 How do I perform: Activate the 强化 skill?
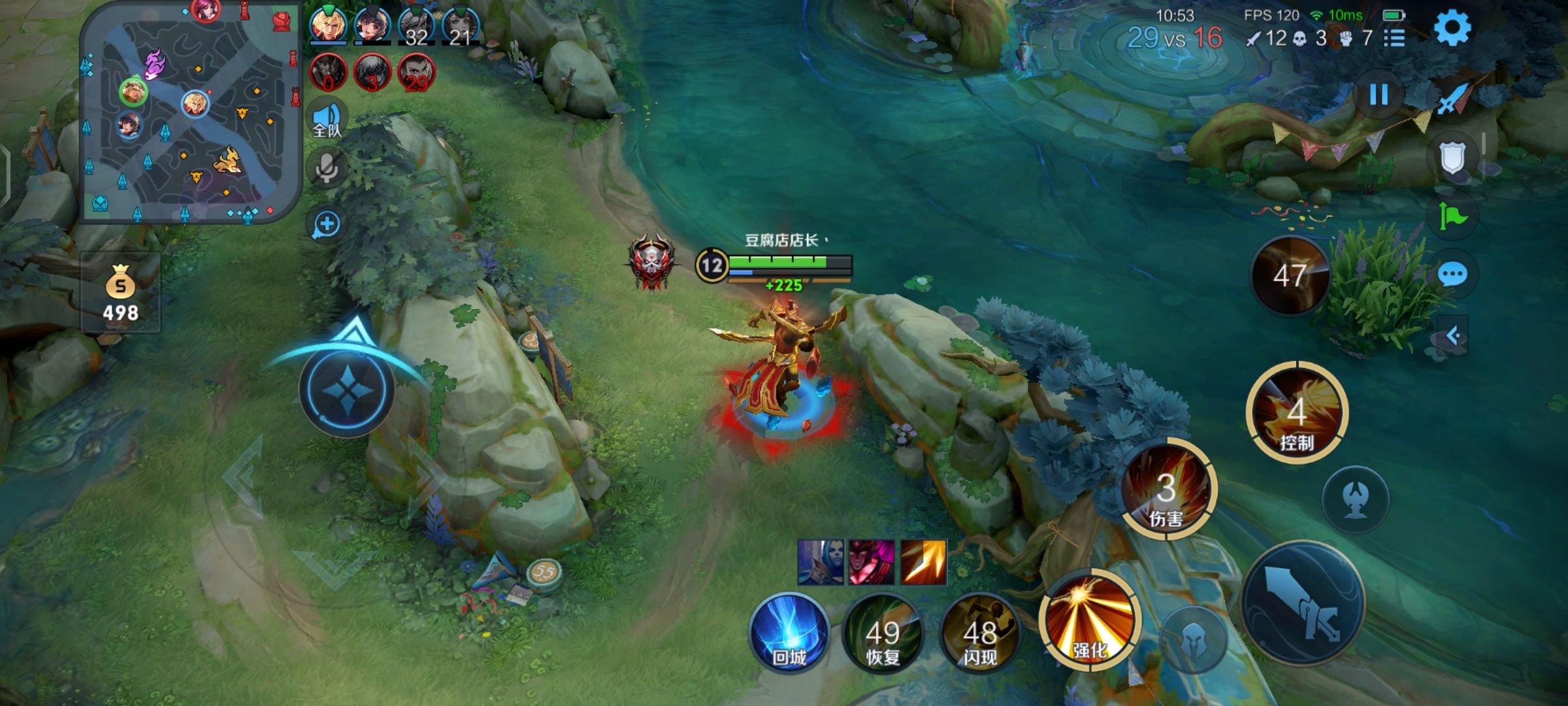[x=1089, y=620]
